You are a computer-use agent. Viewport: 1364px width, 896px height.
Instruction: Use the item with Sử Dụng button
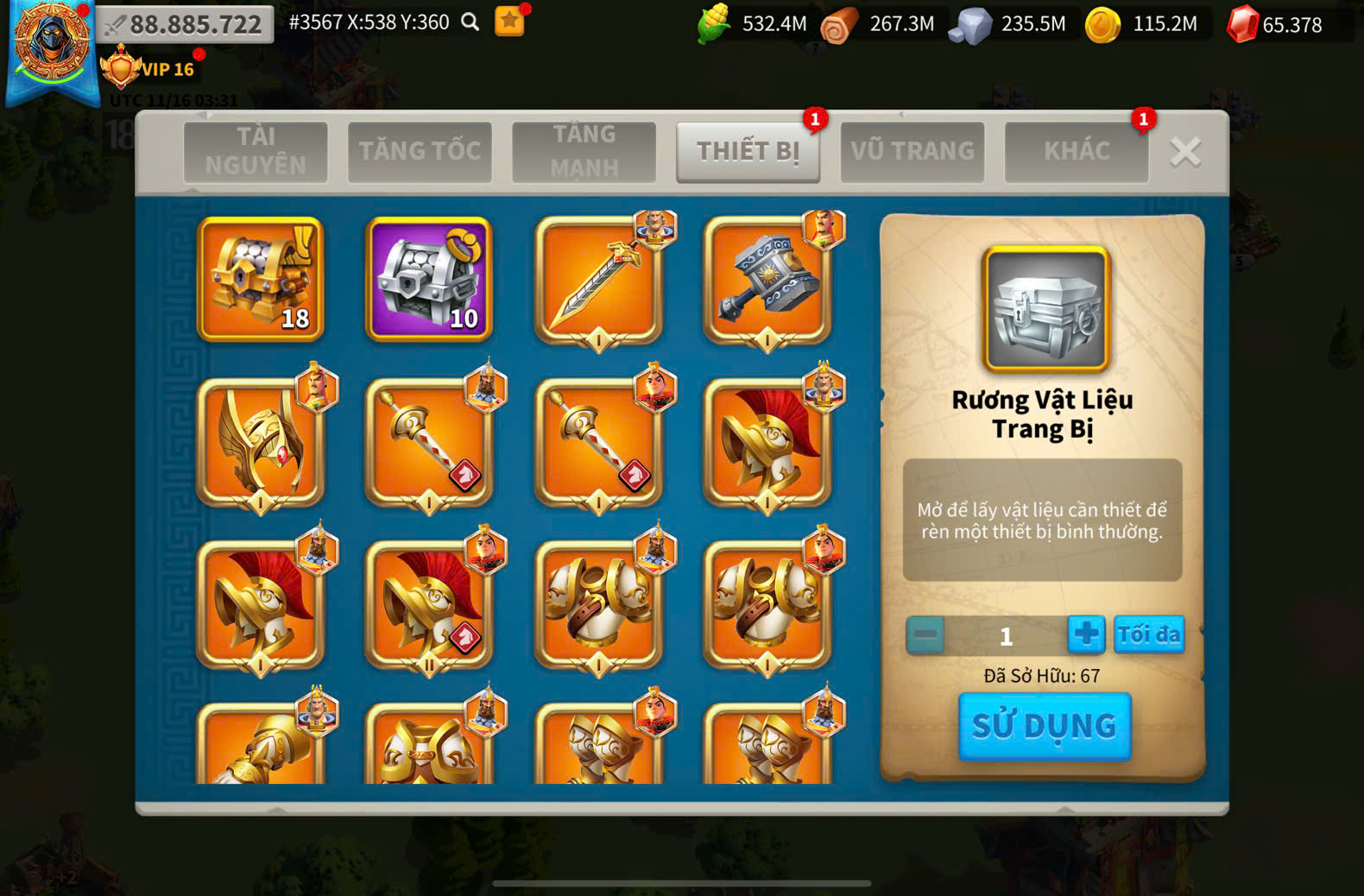(x=1045, y=726)
